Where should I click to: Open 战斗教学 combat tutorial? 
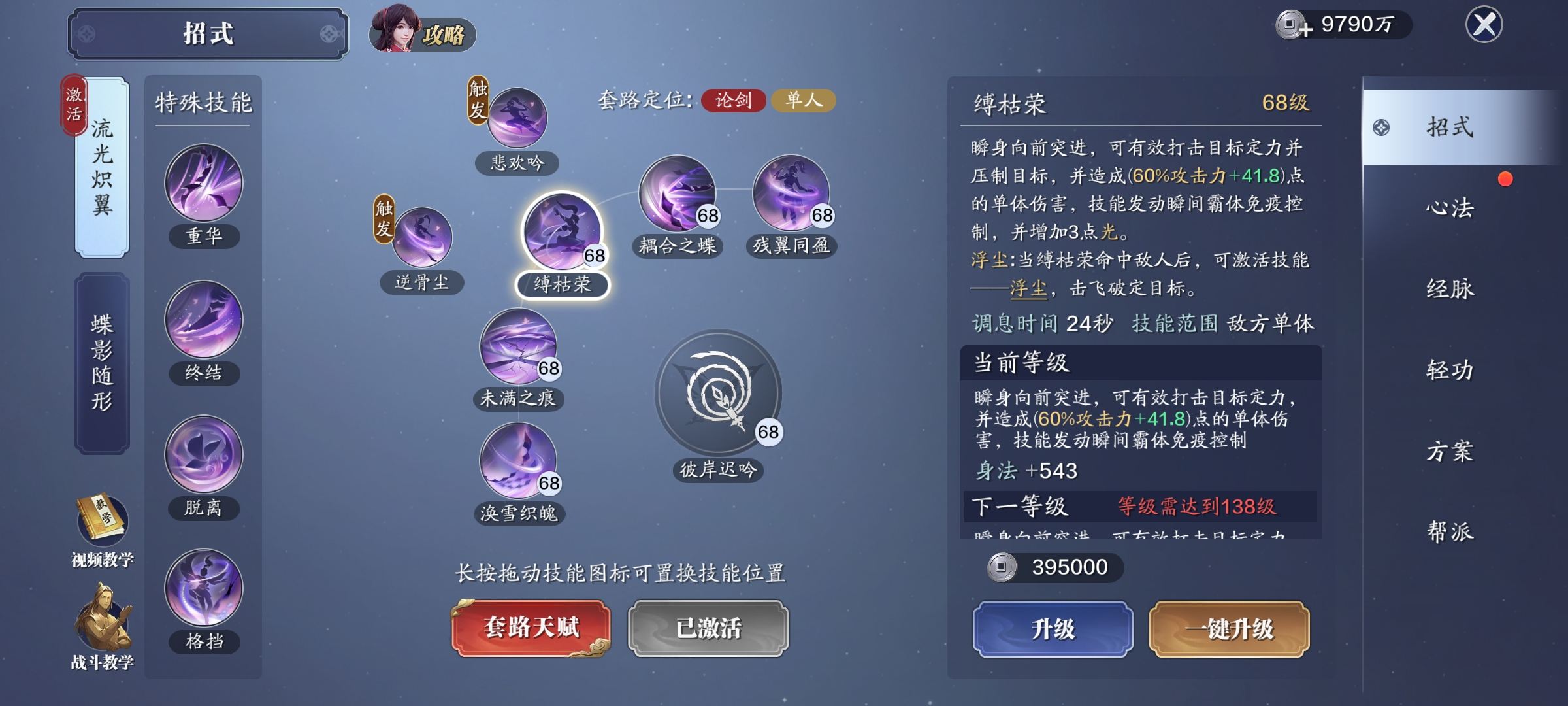[103, 628]
